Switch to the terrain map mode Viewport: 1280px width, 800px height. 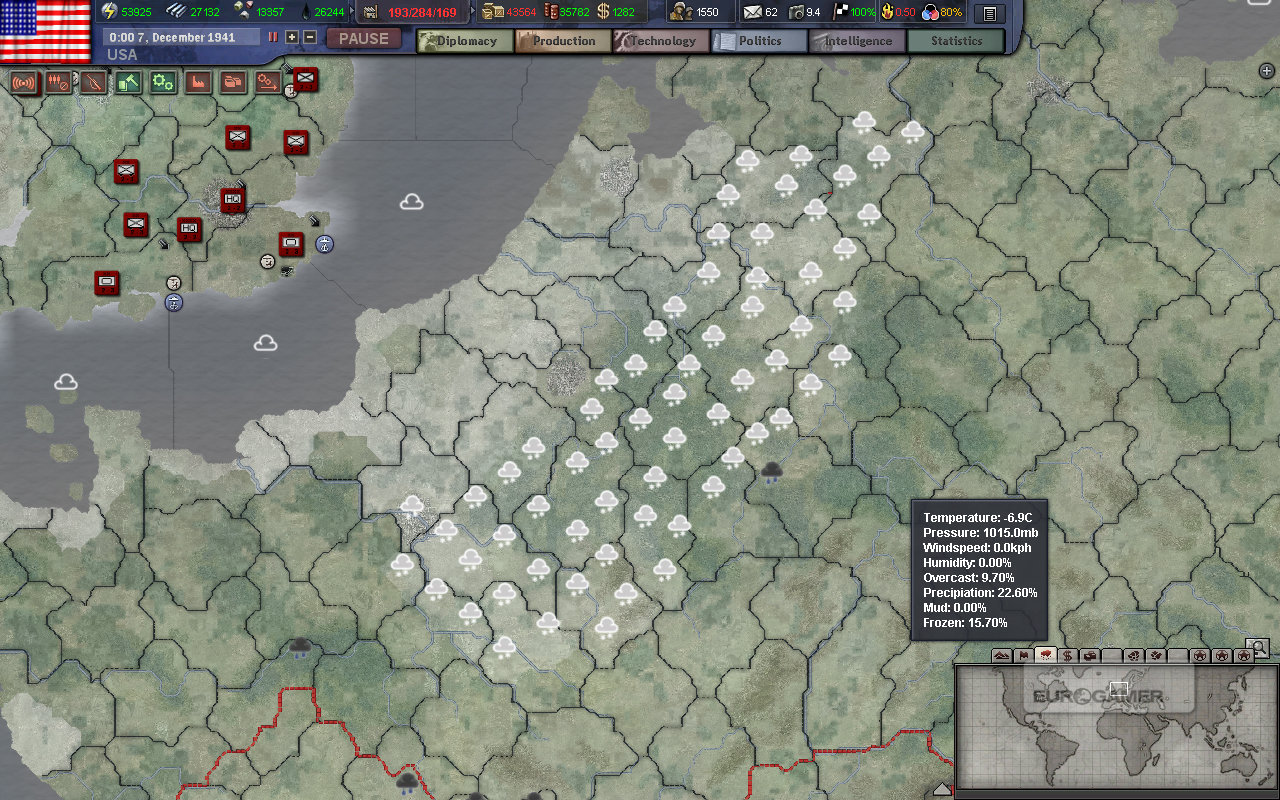tap(1001, 656)
